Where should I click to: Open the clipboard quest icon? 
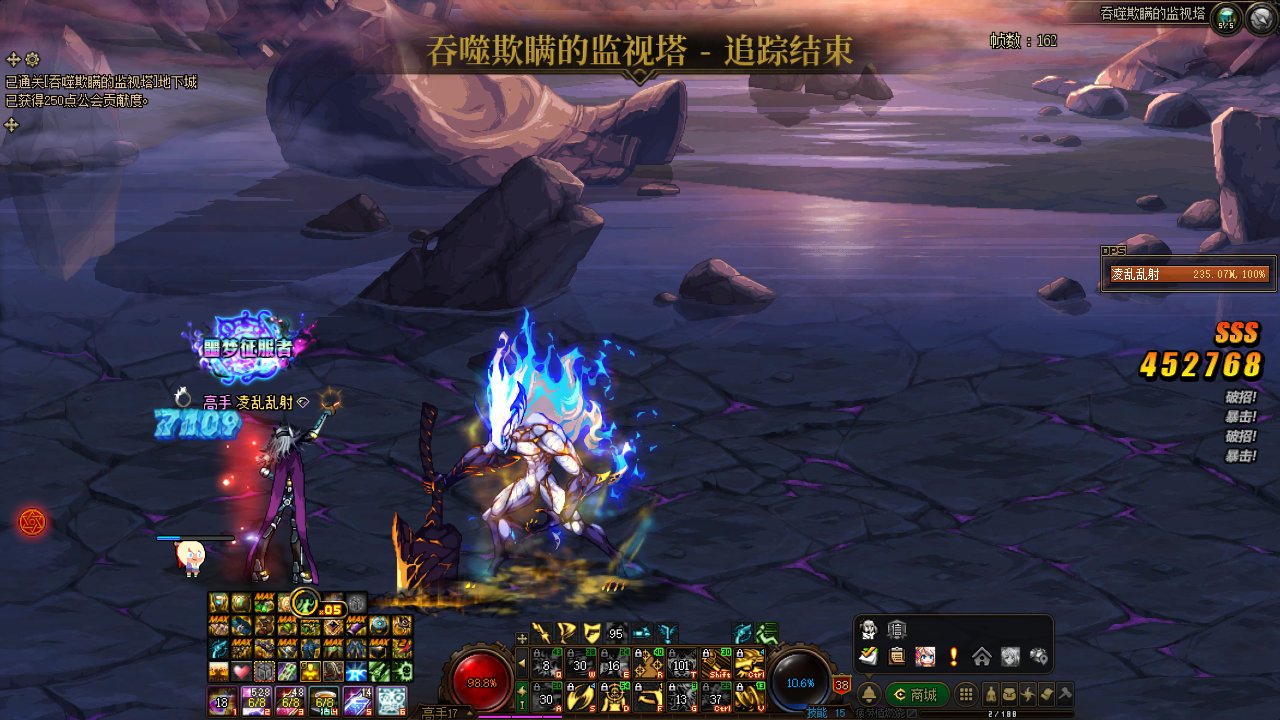pos(897,657)
